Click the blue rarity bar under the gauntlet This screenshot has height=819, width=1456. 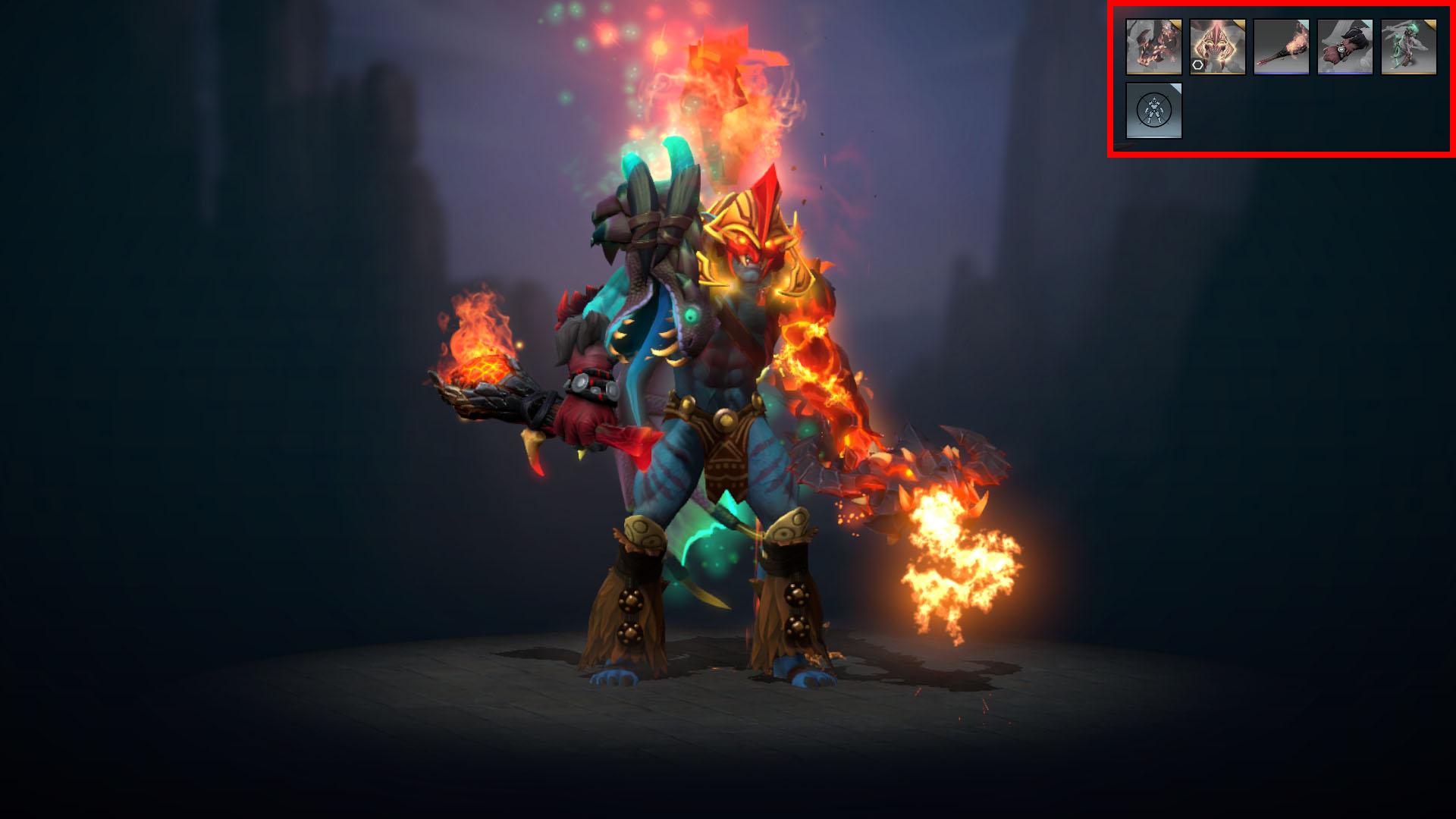tap(1345, 74)
